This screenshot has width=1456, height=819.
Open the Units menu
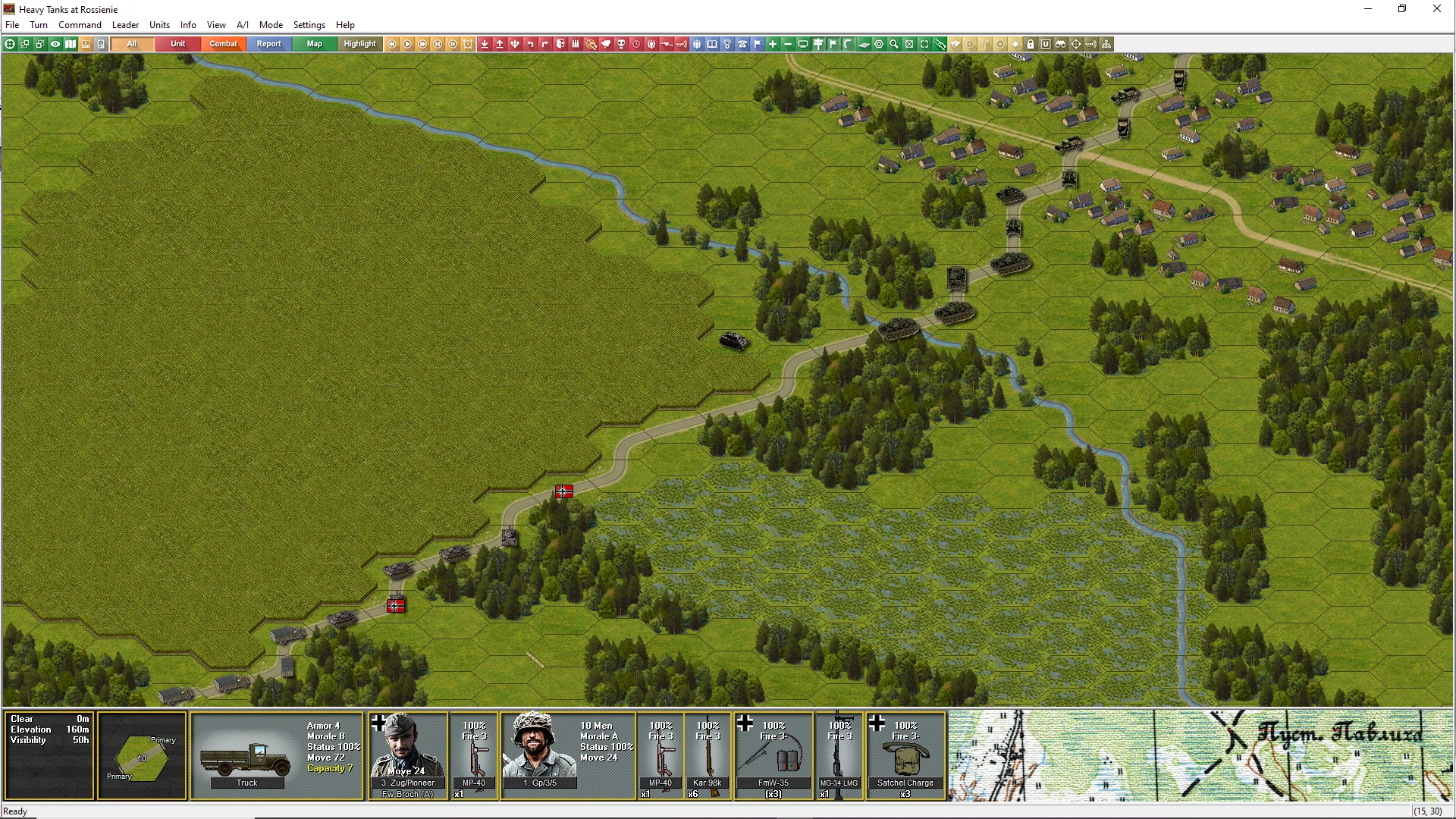[x=159, y=25]
